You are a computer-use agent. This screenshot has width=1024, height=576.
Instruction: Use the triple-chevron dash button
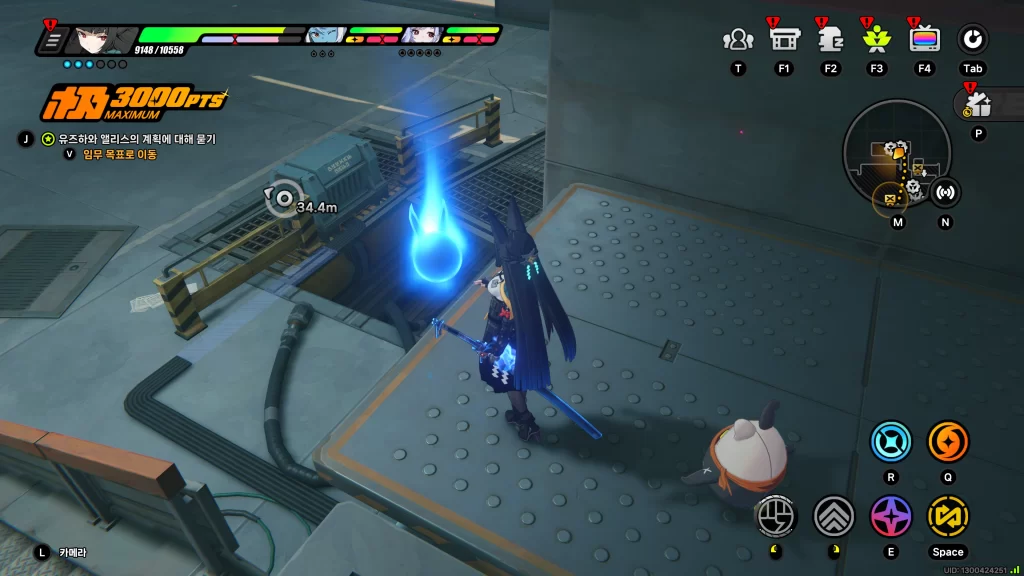tap(833, 515)
